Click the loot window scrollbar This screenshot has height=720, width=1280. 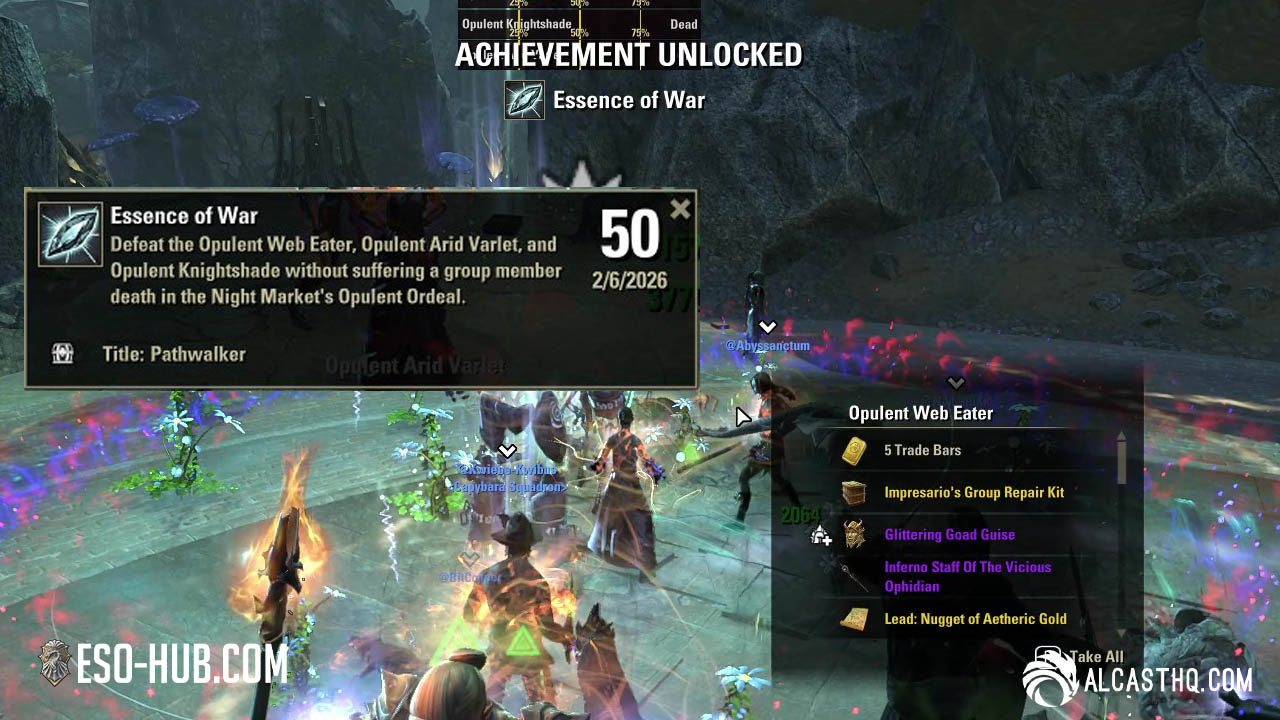pyautogui.click(x=1121, y=460)
